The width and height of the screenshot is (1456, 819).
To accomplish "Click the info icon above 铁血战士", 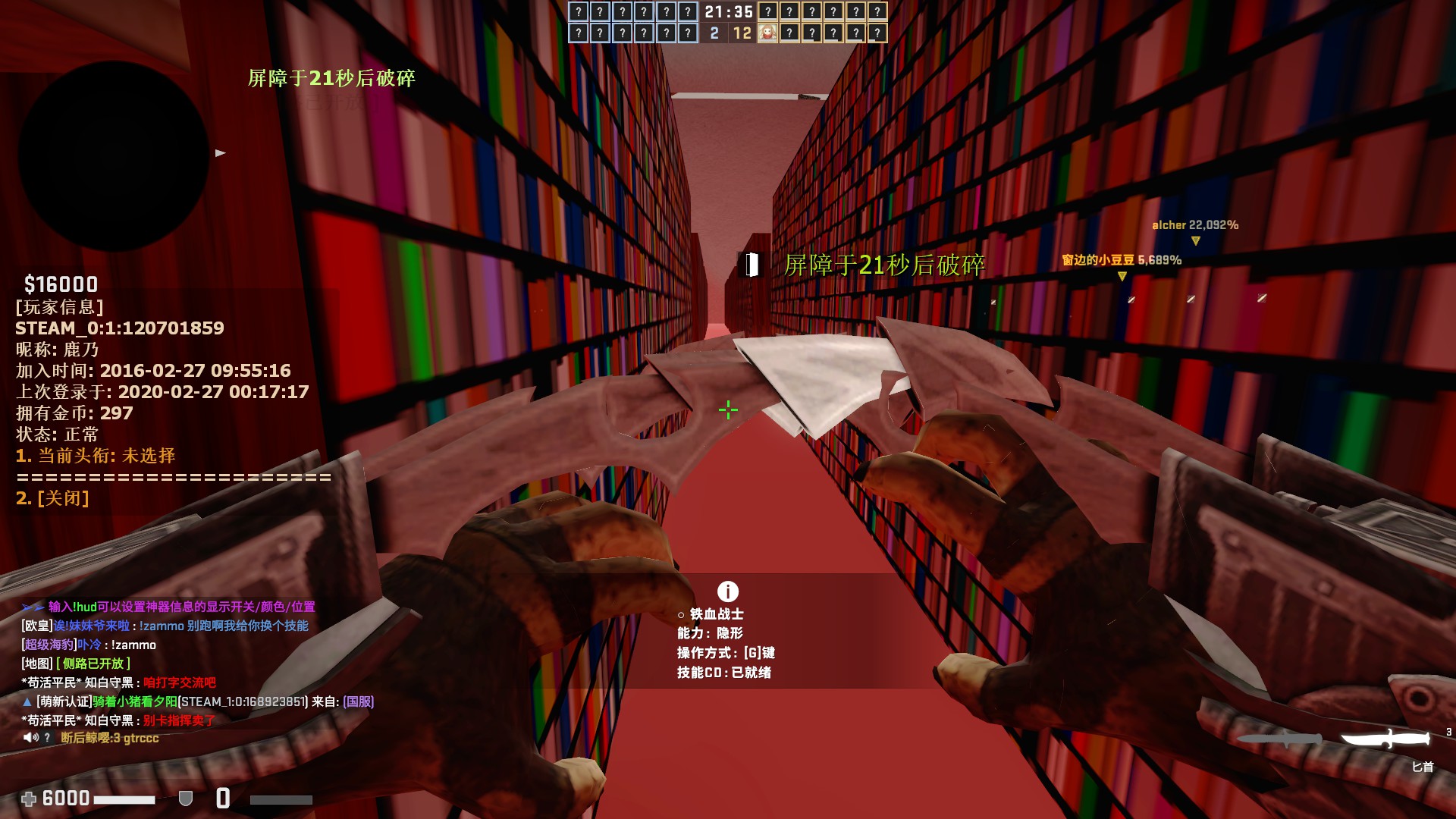I will tap(727, 591).
